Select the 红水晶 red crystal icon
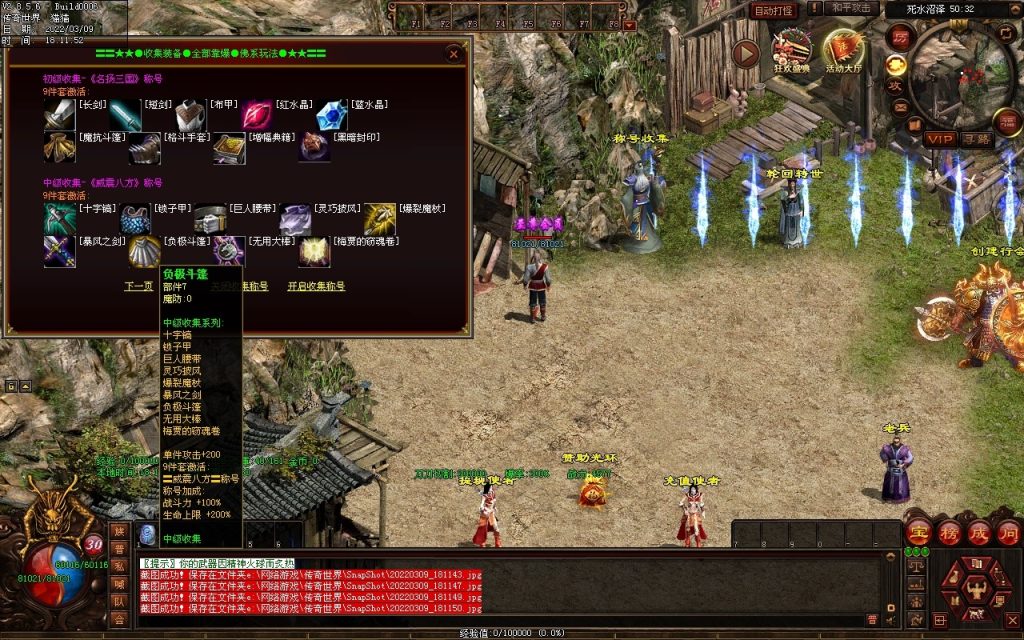This screenshot has width=1024, height=640. pos(256,115)
